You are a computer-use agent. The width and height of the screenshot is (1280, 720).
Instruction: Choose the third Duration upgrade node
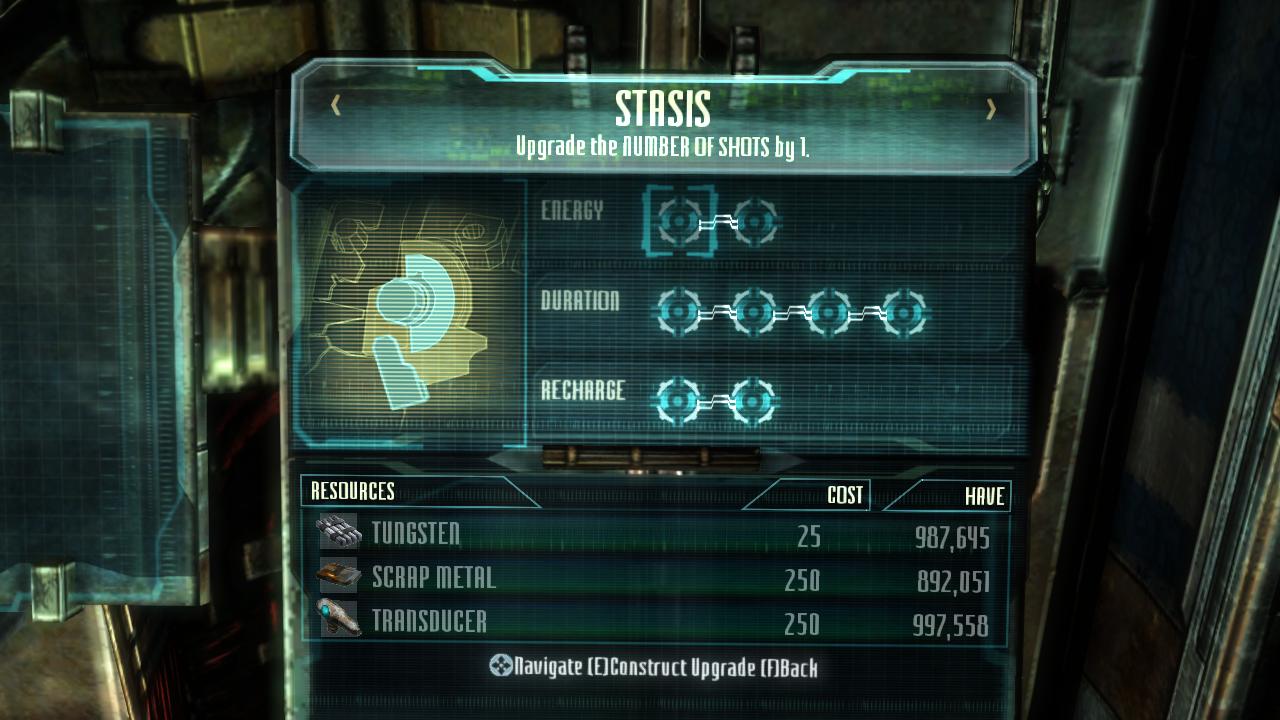point(830,313)
